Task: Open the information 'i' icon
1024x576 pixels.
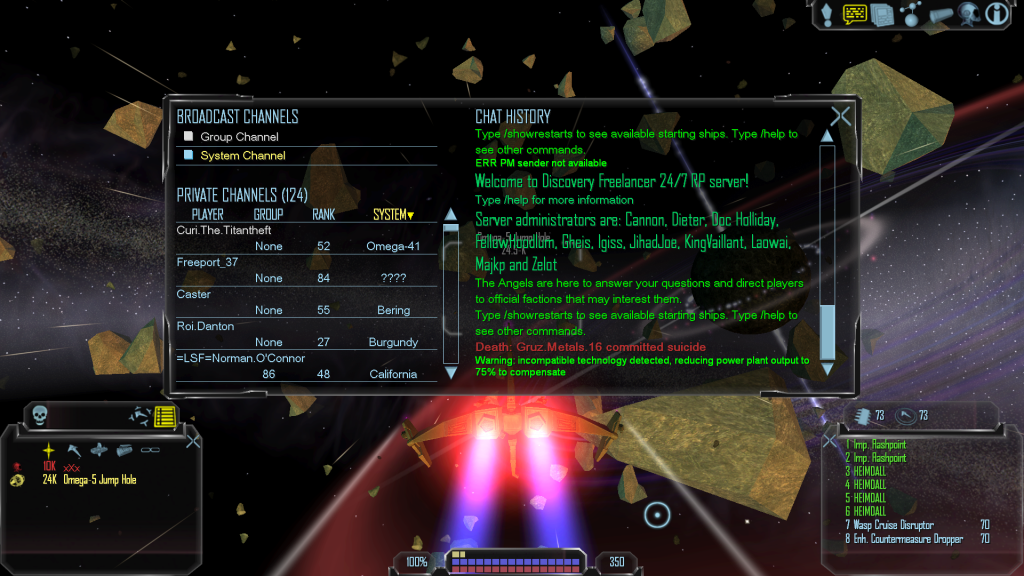Action: coord(996,14)
